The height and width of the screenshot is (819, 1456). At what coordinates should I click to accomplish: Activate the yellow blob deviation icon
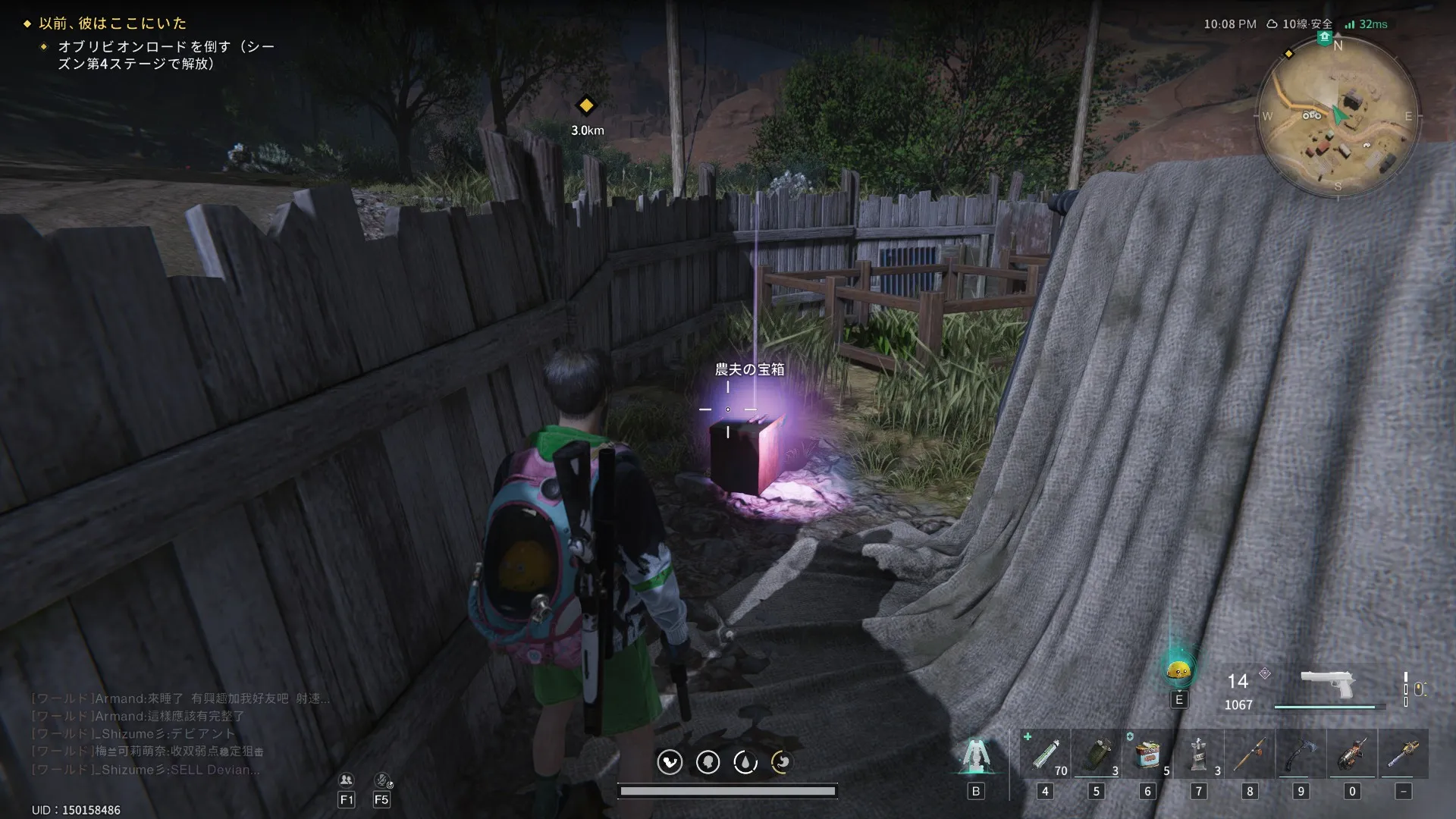point(1178,670)
